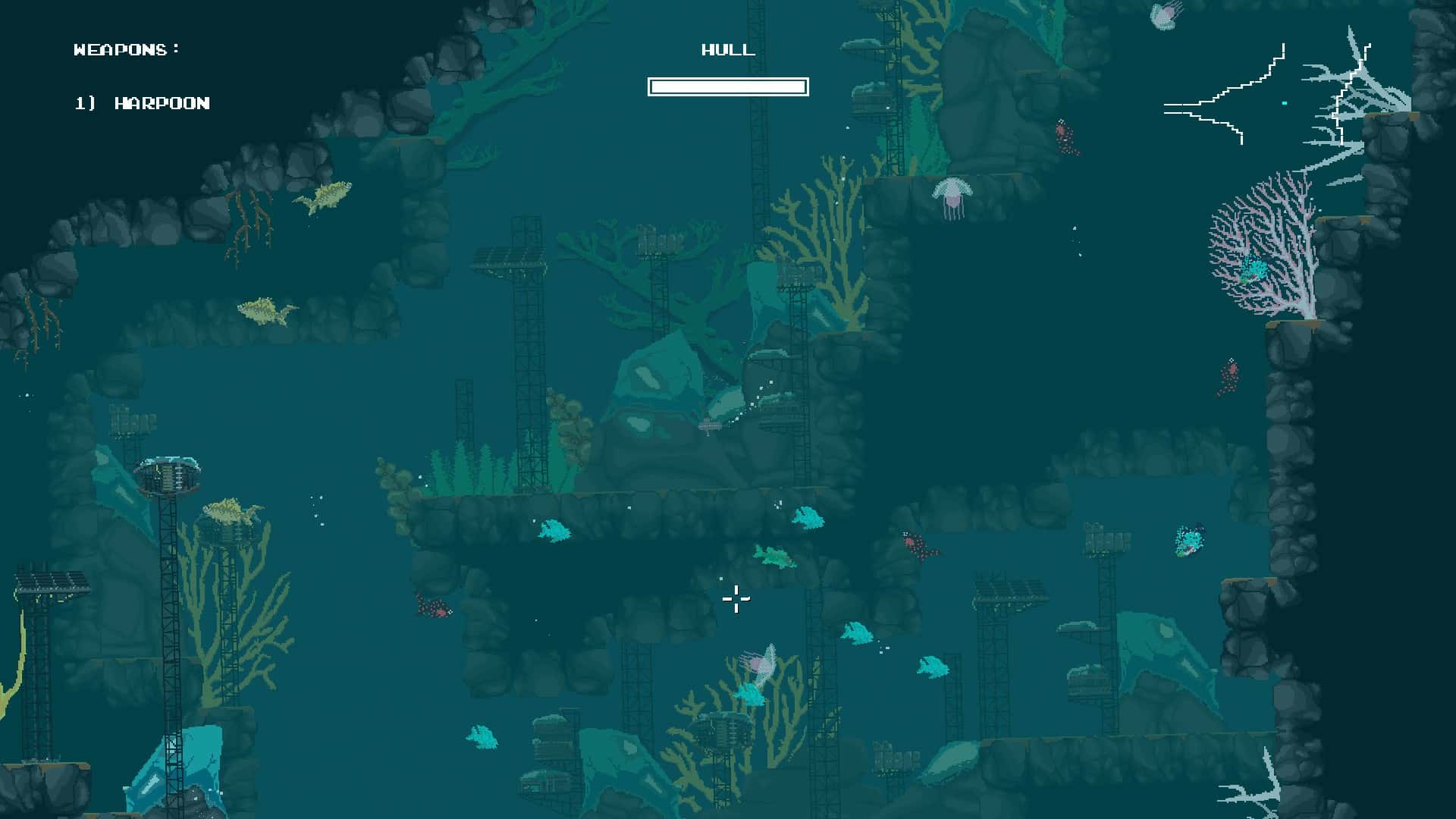Image resolution: width=1456 pixels, height=819 pixels.
Task: Click the HULL health bar
Action: pos(728,86)
